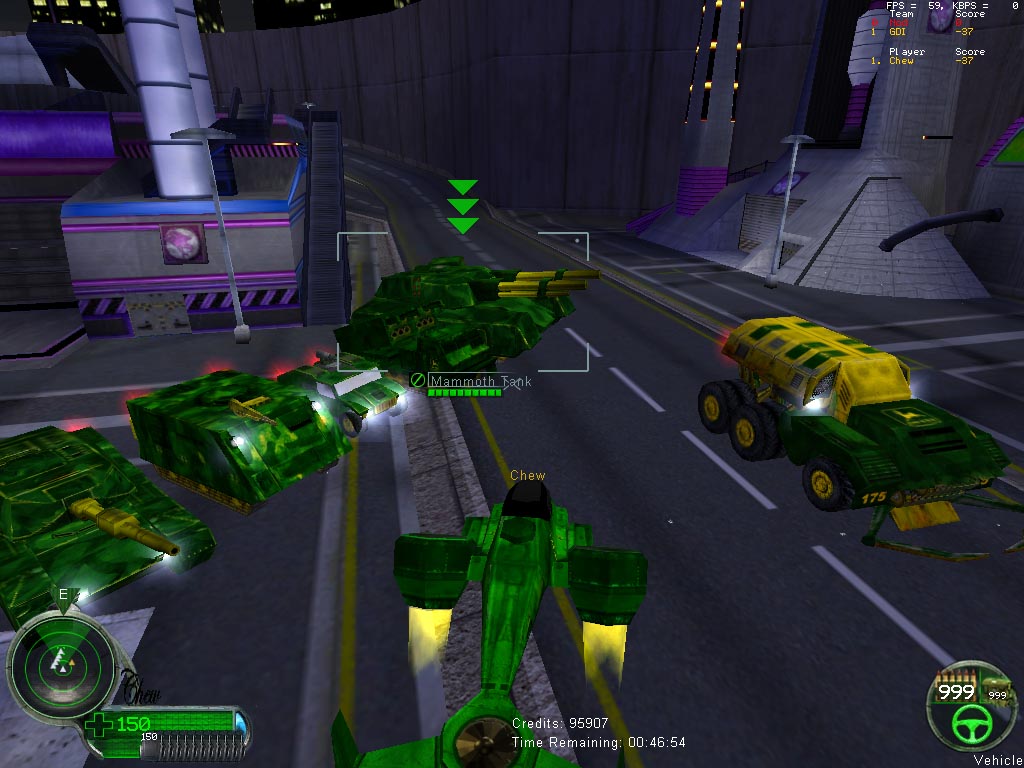The image size is (1024, 768).
Task: Click the east compass marker above radar
Action: point(63,594)
